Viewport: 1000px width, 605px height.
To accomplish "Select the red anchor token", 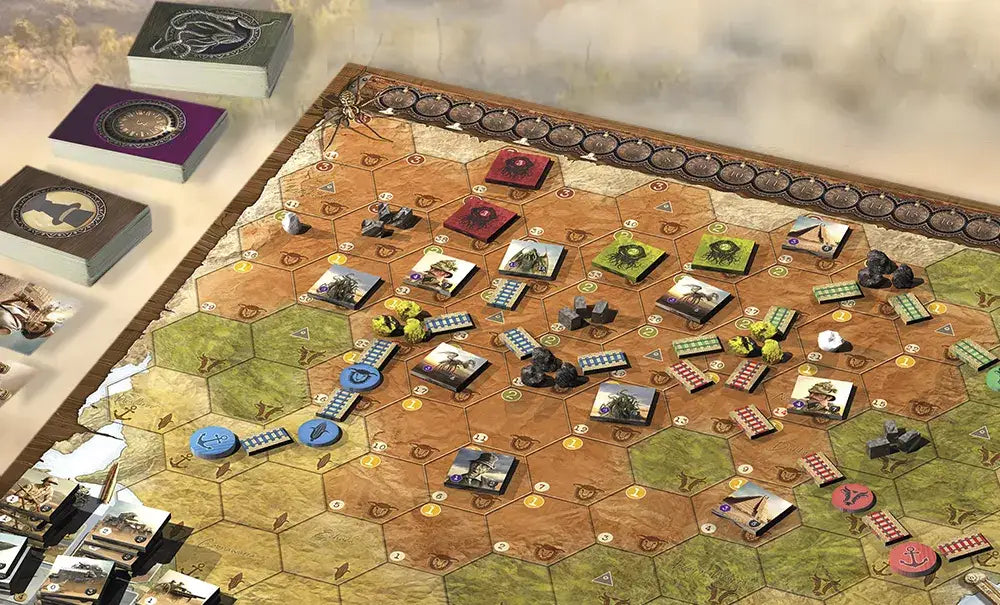I will click(x=913, y=558).
